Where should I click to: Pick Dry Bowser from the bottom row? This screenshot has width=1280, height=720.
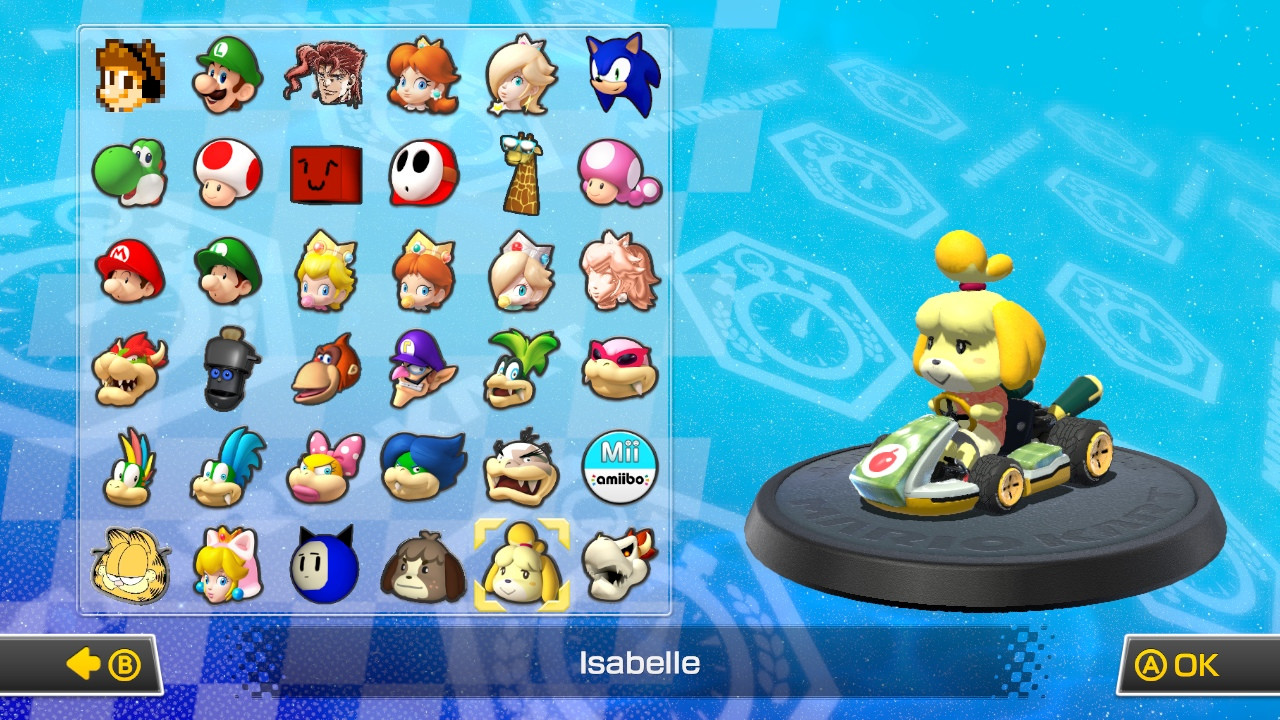[621, 565]
